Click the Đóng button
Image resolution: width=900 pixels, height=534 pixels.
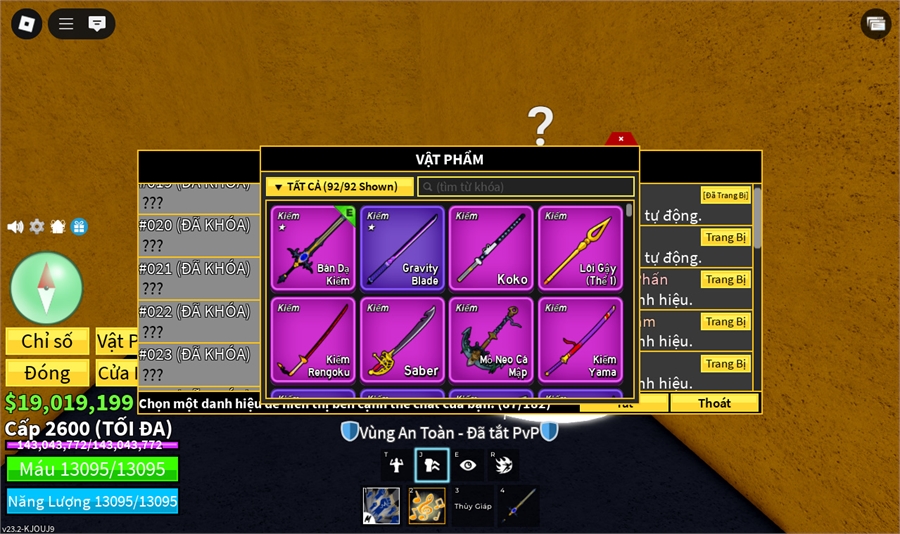pos(47,373)
